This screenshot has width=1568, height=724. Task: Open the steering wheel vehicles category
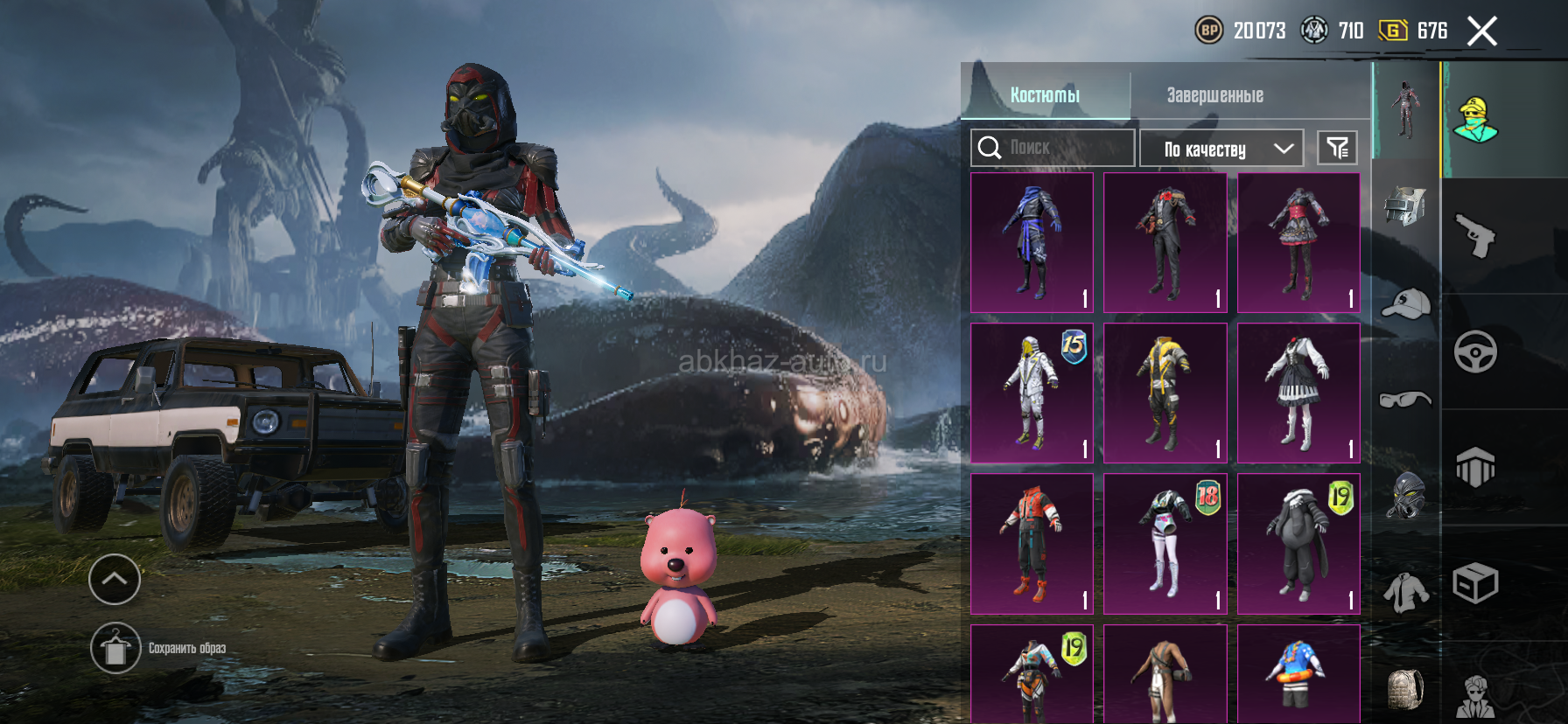(x=1475, y=352)
